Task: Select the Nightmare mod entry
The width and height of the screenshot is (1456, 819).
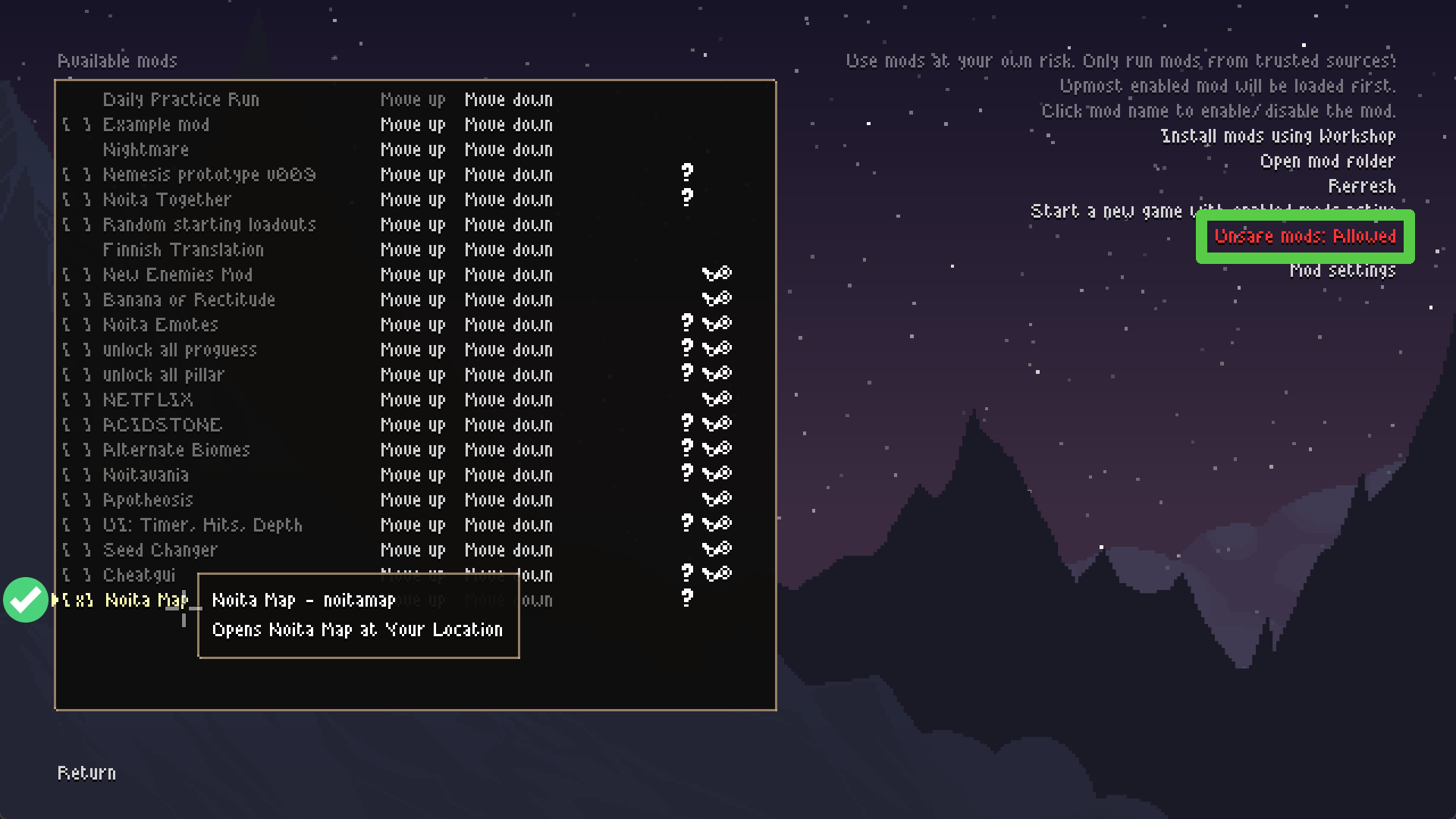Action: coord(146,150)
